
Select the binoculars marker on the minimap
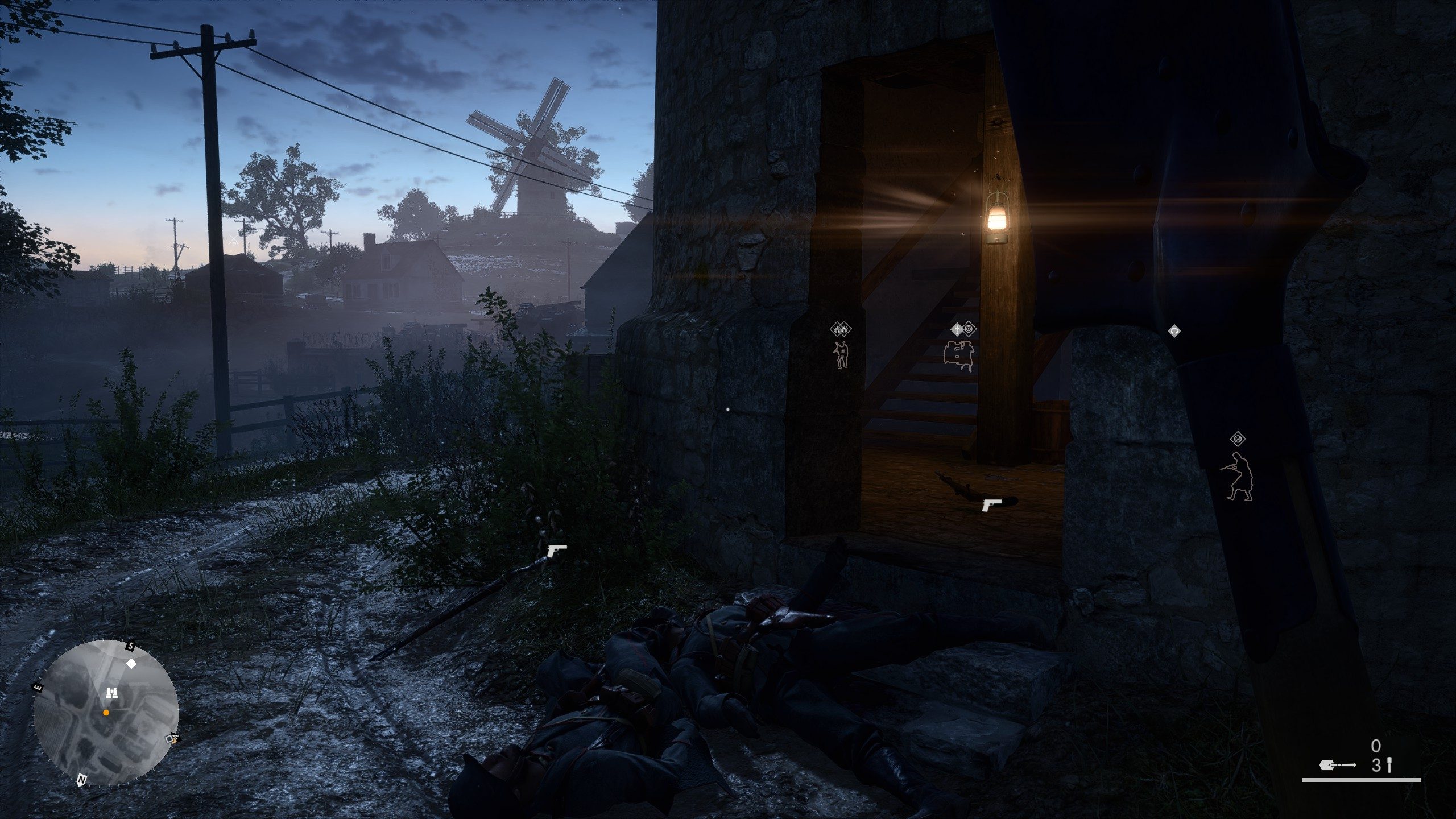pyautogui.click(x=112, y=692)
